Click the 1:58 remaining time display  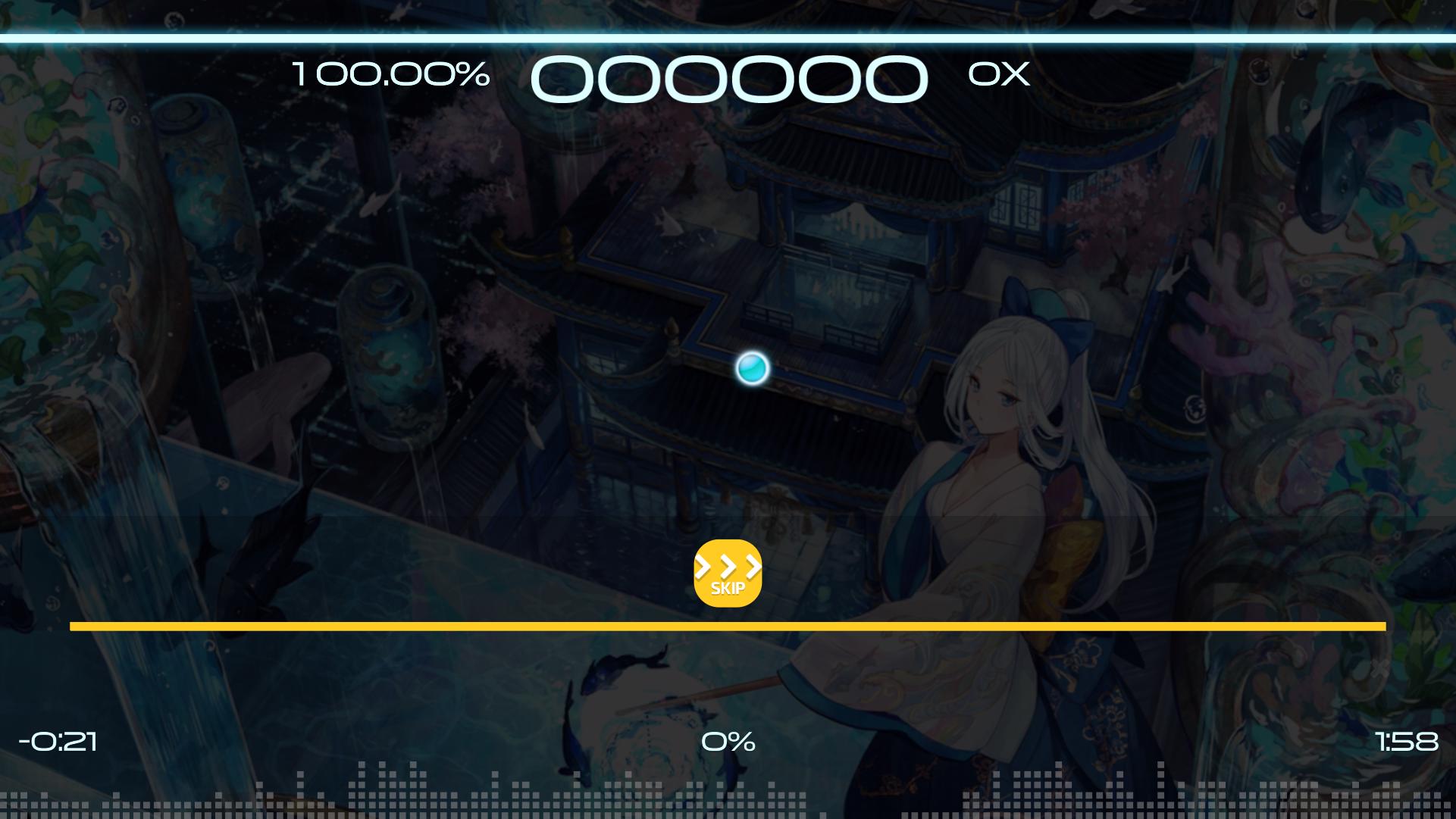[1407, 742]
